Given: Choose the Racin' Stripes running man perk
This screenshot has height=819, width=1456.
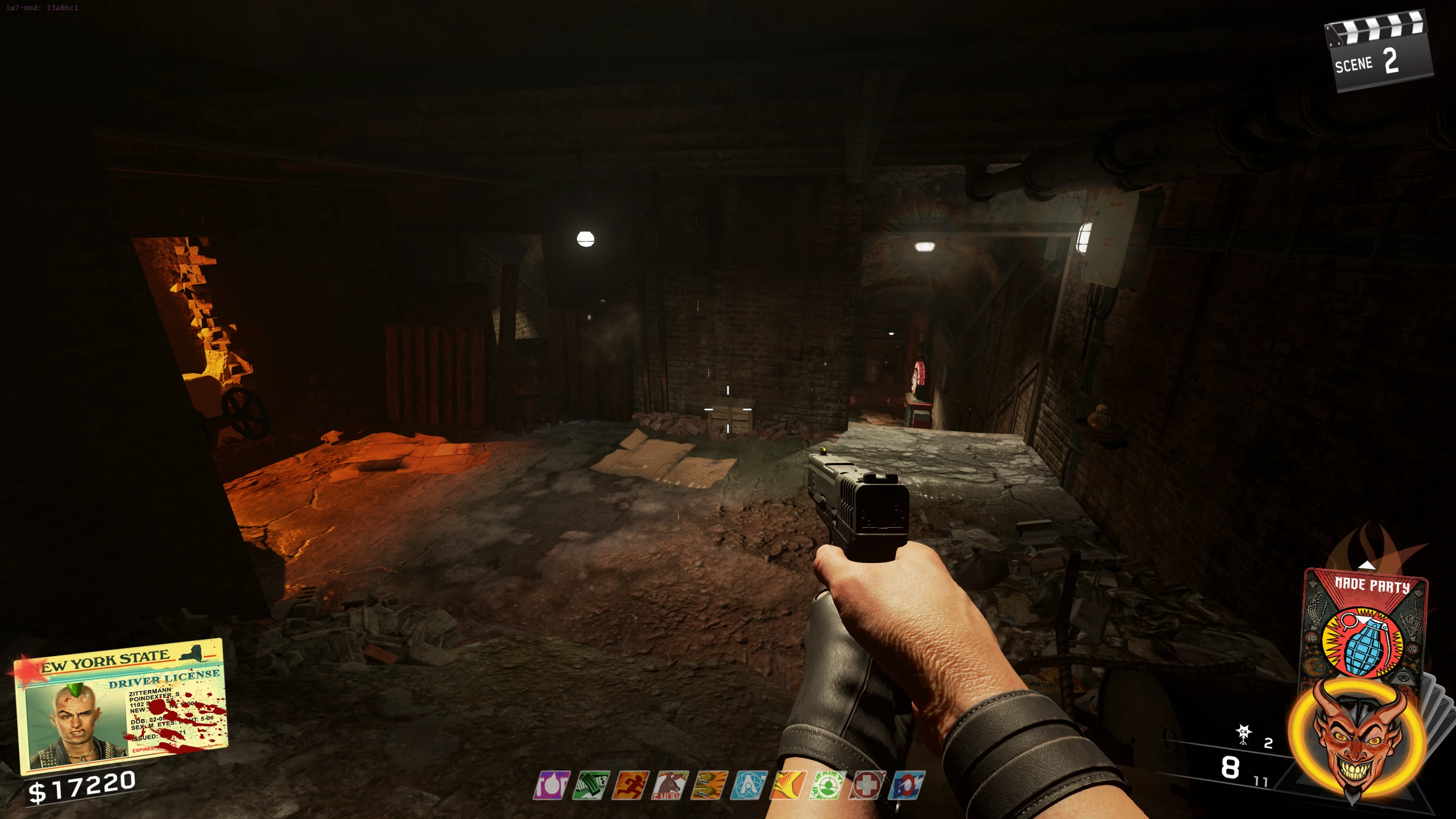Looking at the screenshot, I should [630, 785].
